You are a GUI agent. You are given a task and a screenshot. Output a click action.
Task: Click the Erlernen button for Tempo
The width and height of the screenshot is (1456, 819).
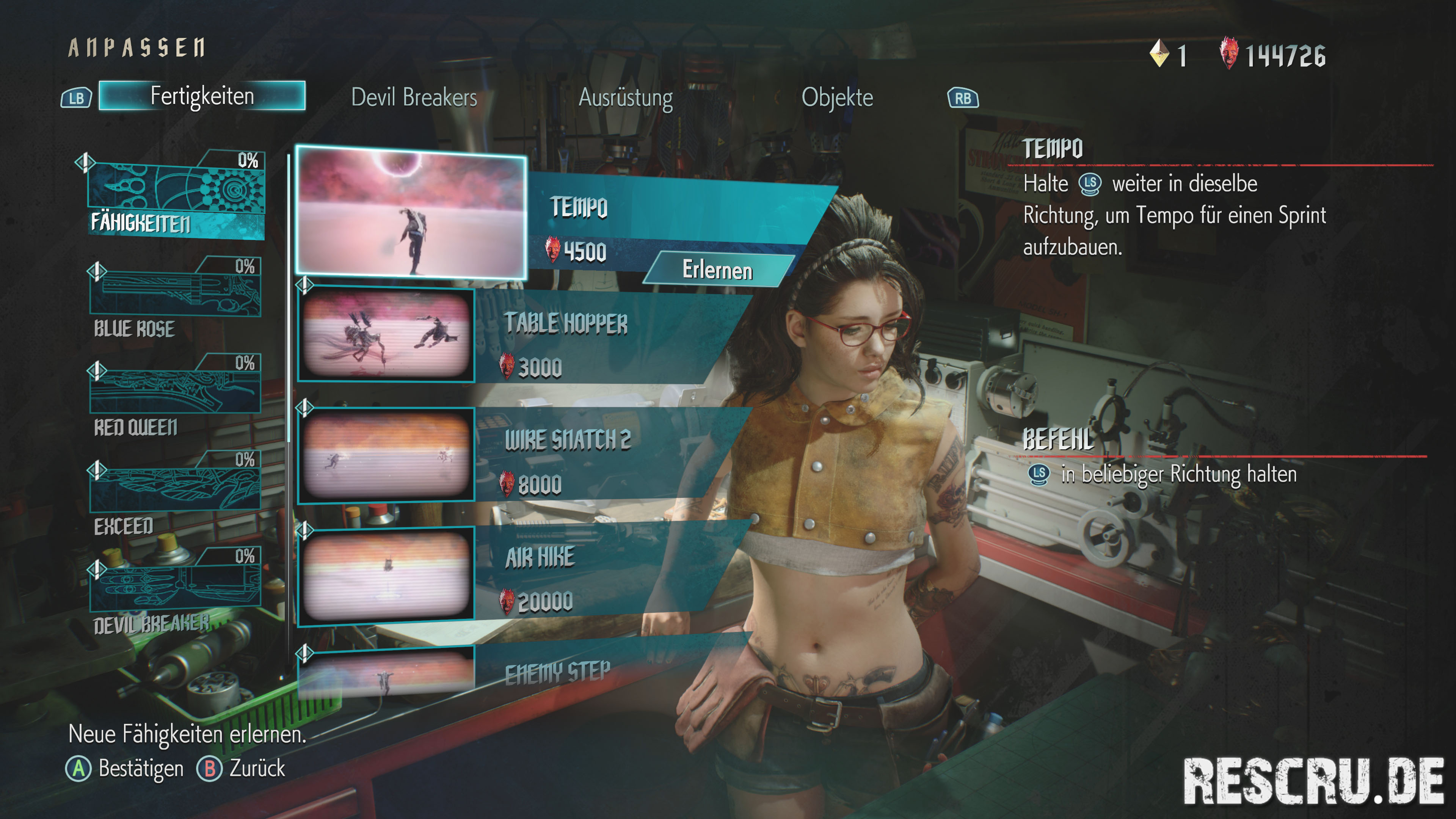[717, 270]
